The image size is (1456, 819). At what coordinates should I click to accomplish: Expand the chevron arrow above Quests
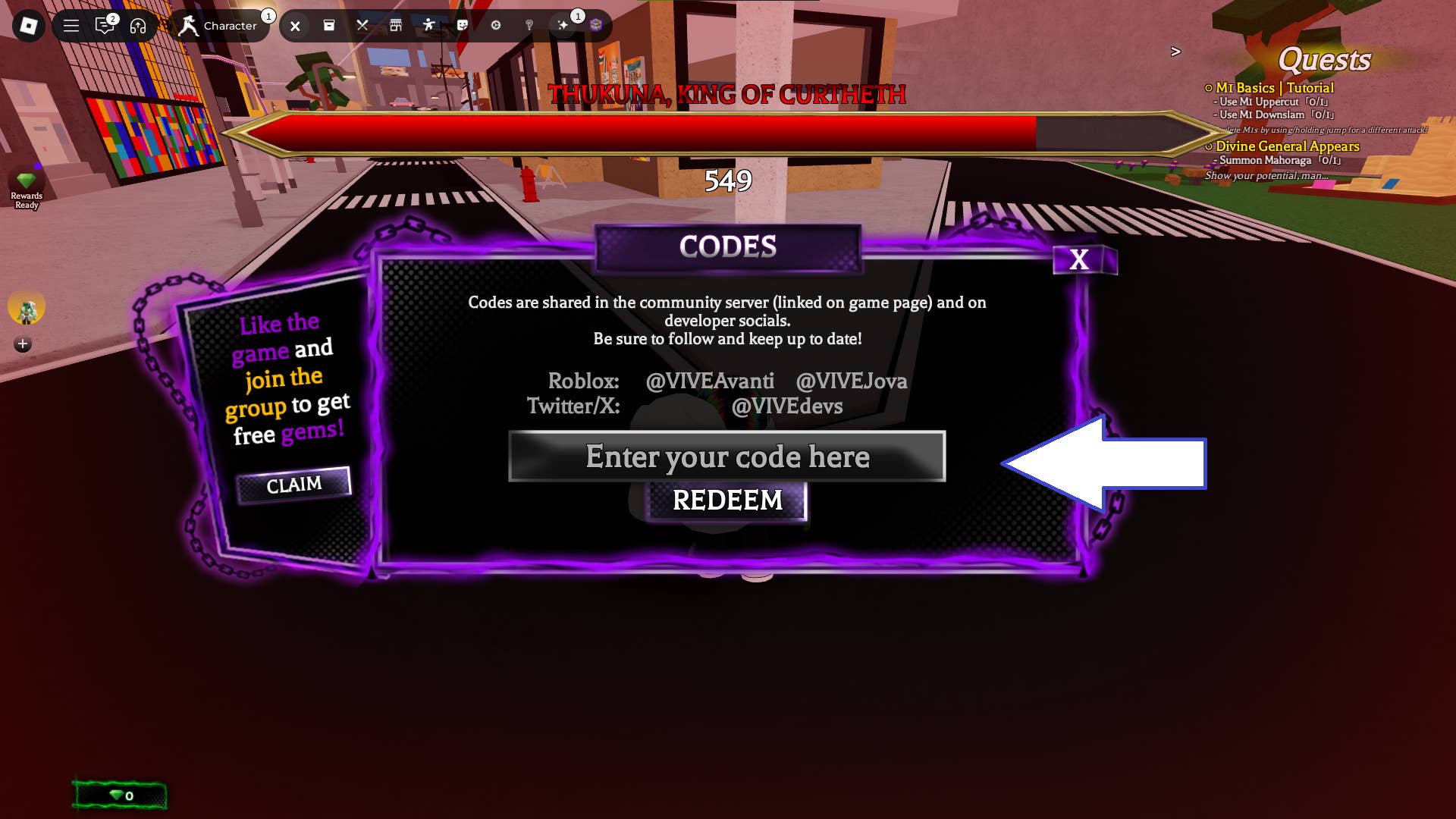tap(1176, 52)
